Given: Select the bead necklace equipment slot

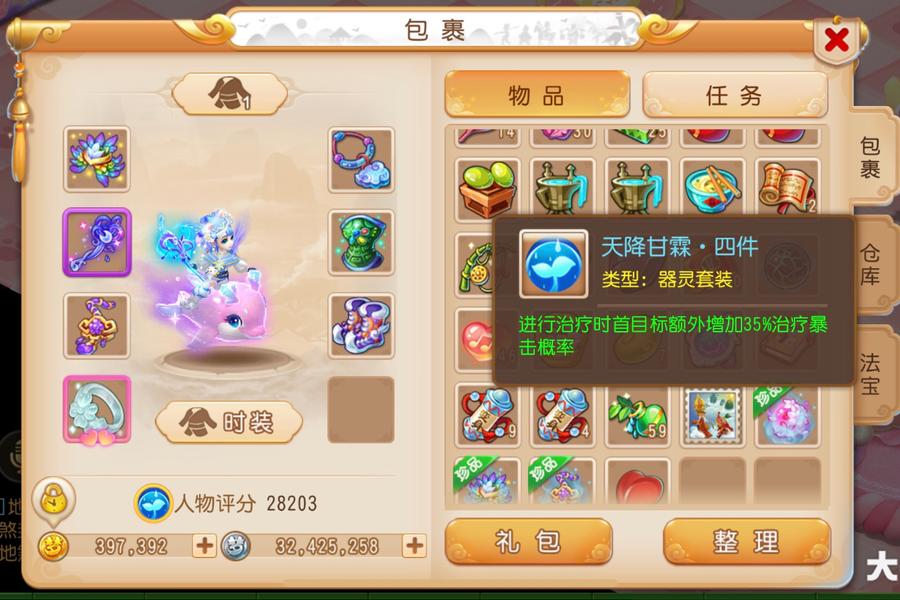Looking at the screenshot, I should (x=361, y=159).
